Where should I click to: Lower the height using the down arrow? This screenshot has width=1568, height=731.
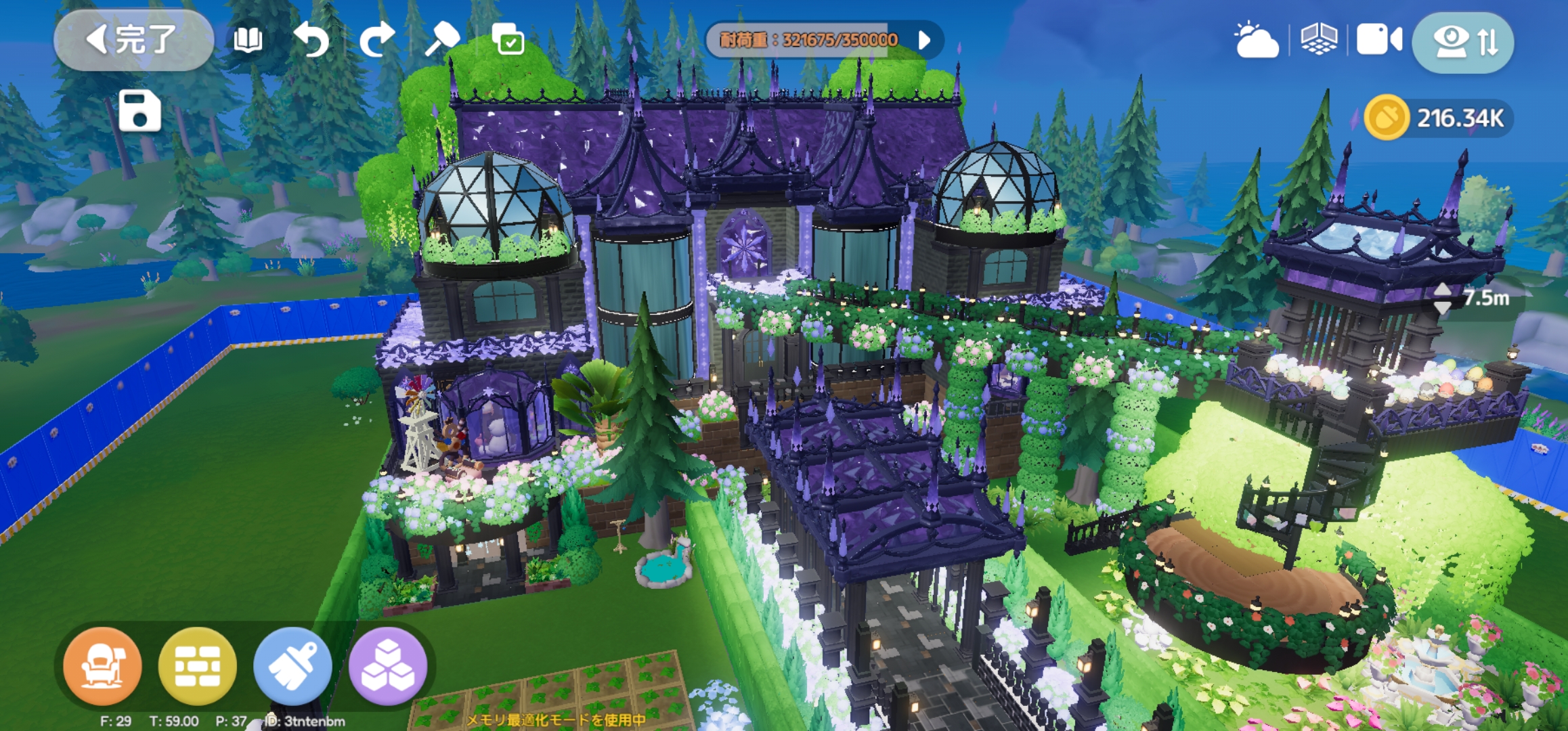(x=1443, y=307)
